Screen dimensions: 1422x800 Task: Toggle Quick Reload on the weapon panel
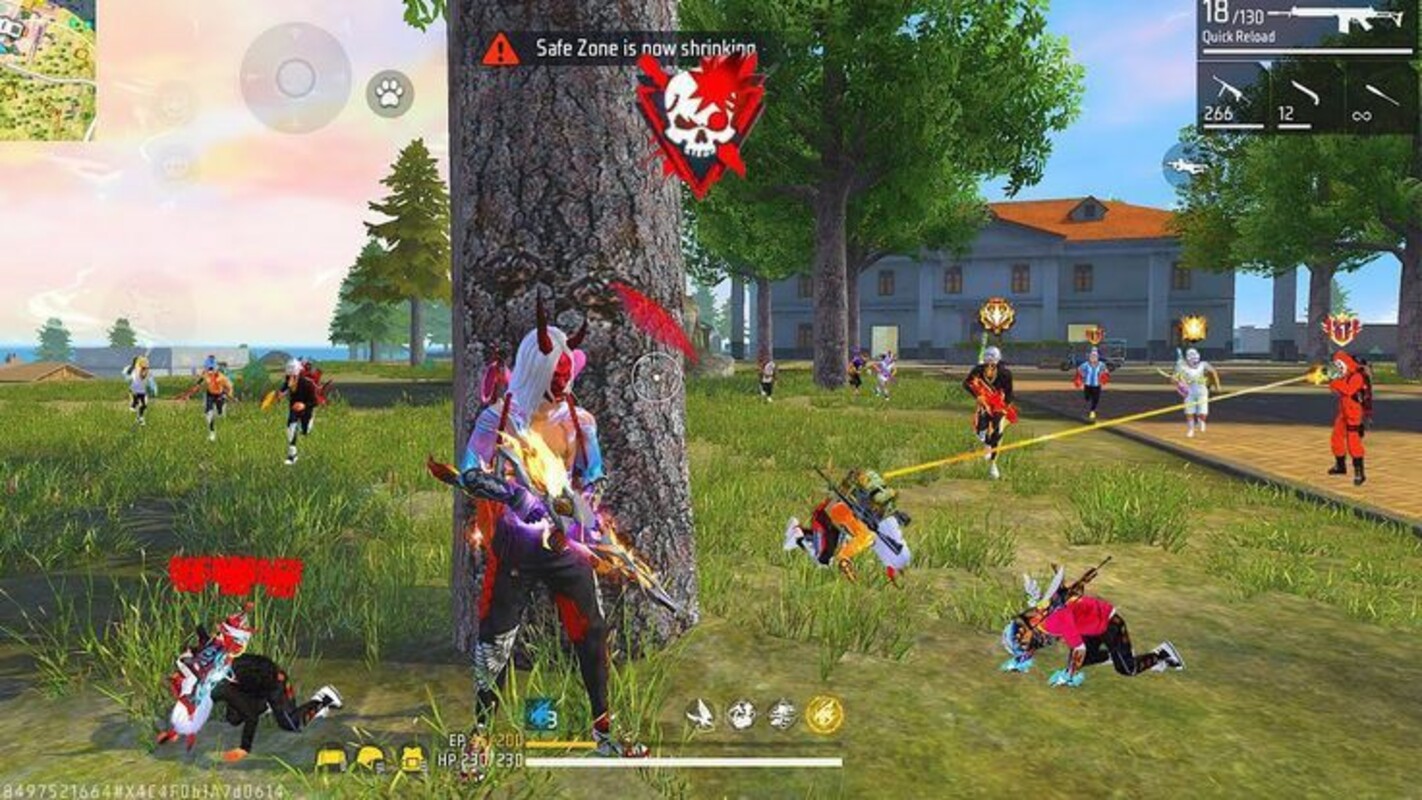[1239, 36]
